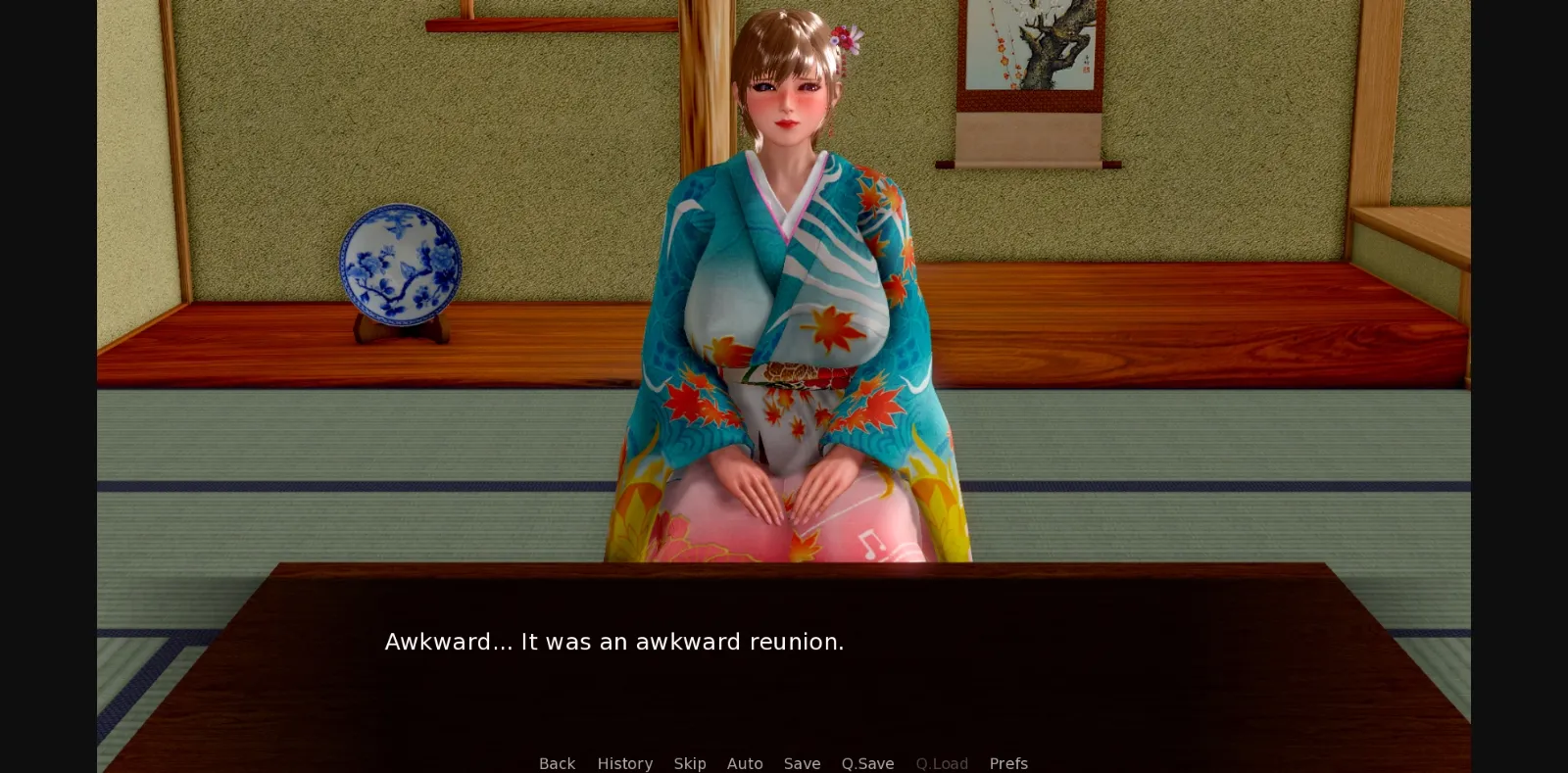This screenshot has width=1568, height=773.
Task: Click the dialogue text to advance the story
Action: pyautogui.click(x=613, y=642)
